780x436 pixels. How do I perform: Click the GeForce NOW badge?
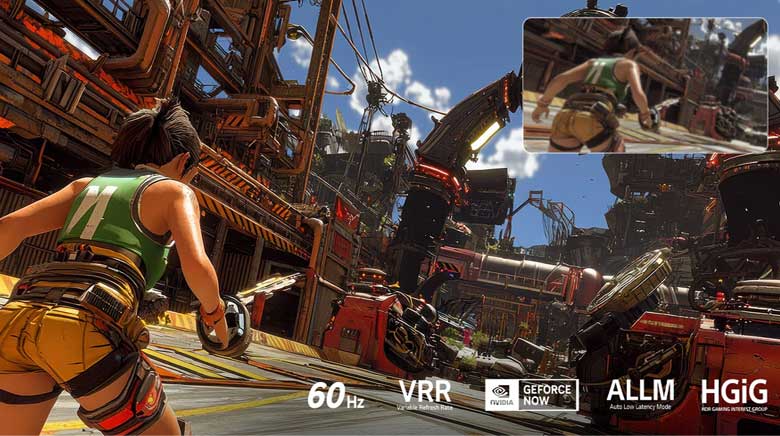click(532, 394)
